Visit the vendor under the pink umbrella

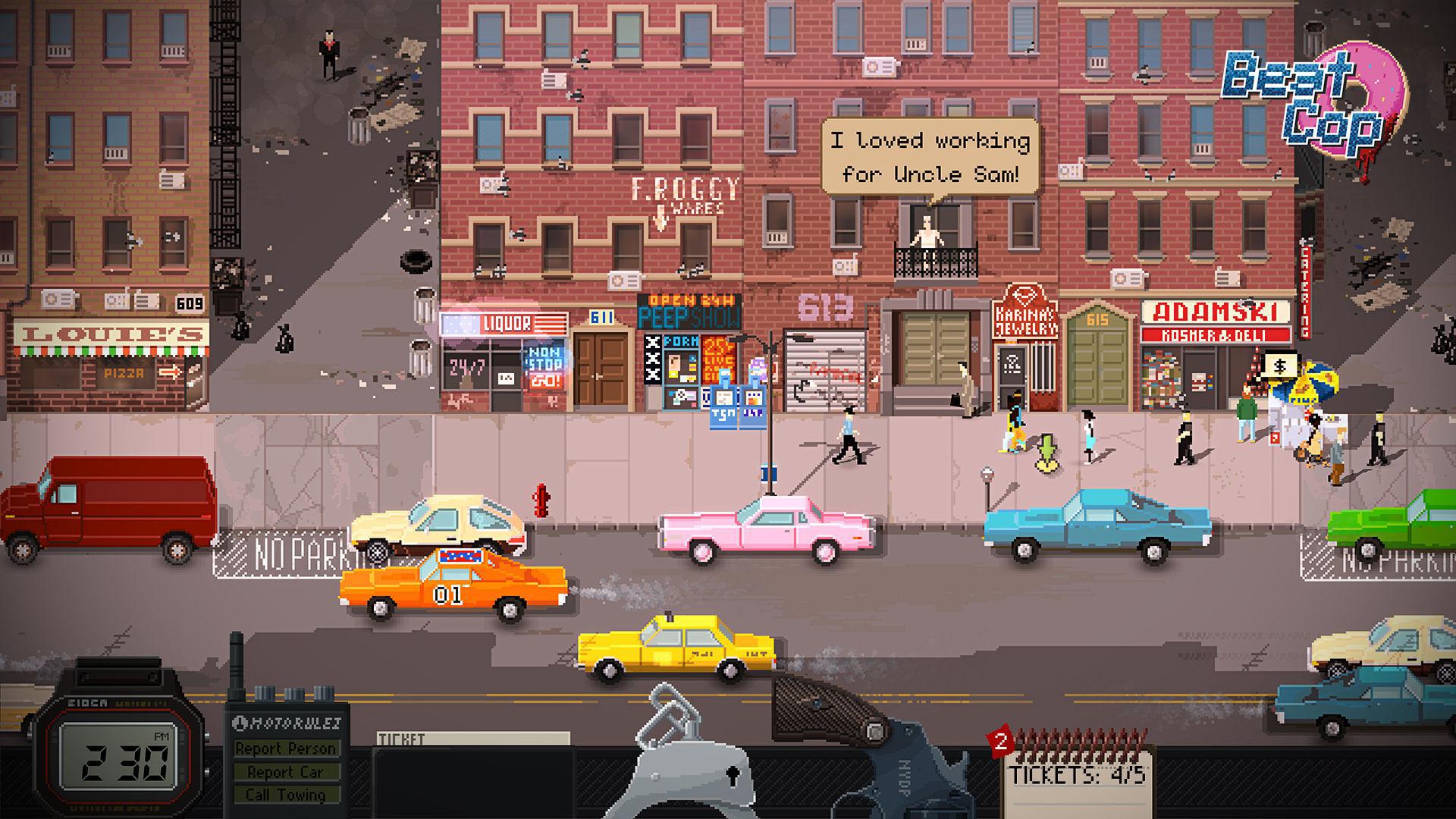point(1319,379)
